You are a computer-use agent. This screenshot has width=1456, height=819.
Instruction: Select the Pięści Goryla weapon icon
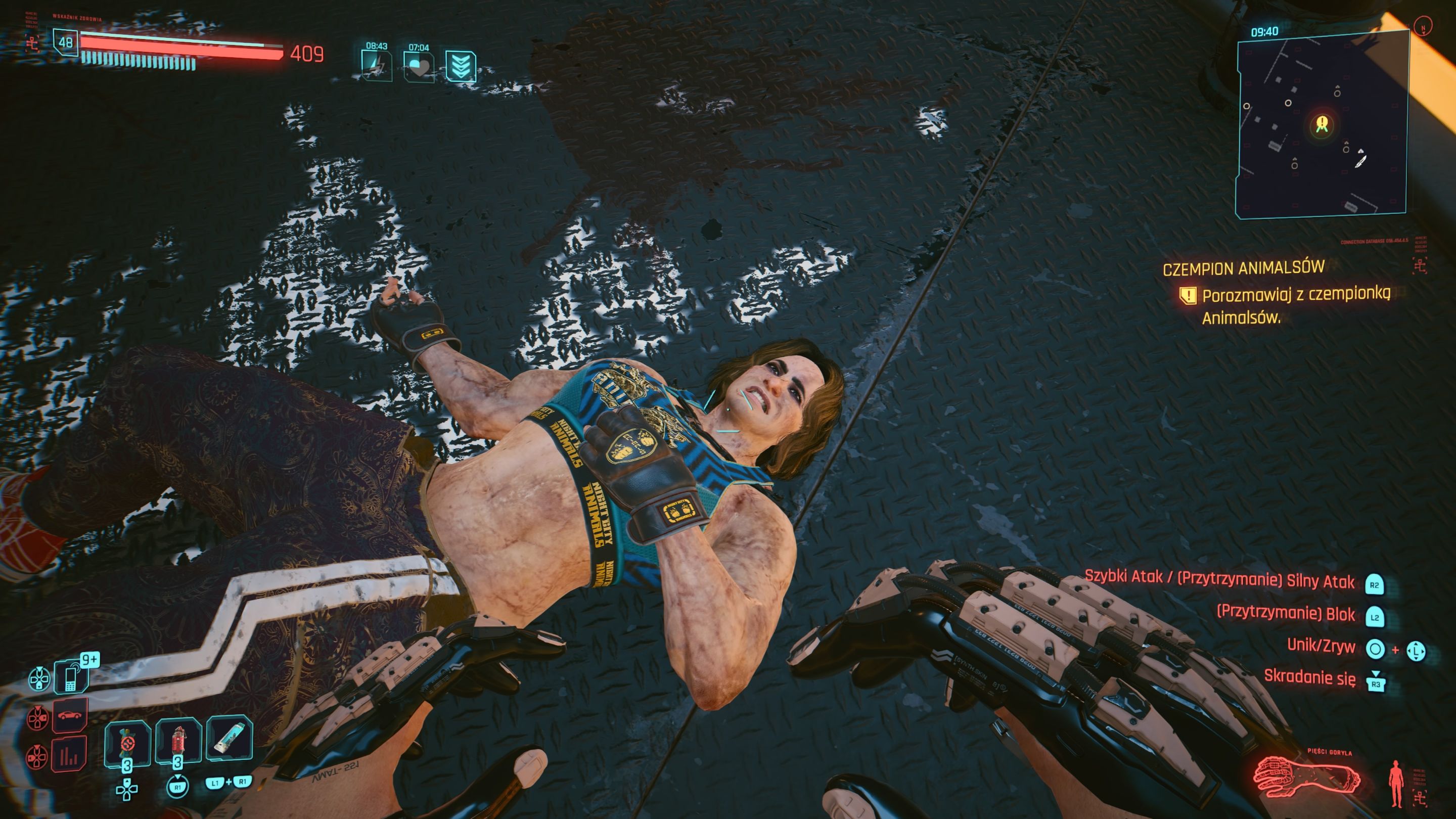[1307, 780]
